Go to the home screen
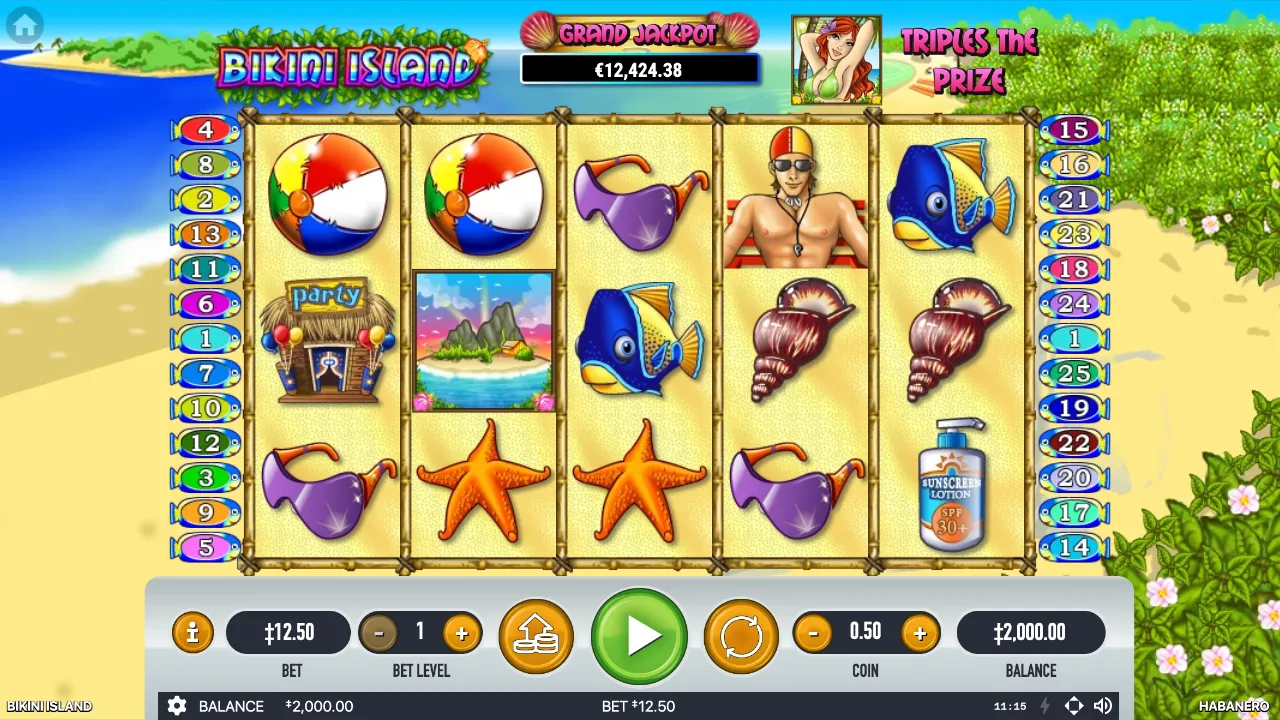 click(x=24, y=25)
